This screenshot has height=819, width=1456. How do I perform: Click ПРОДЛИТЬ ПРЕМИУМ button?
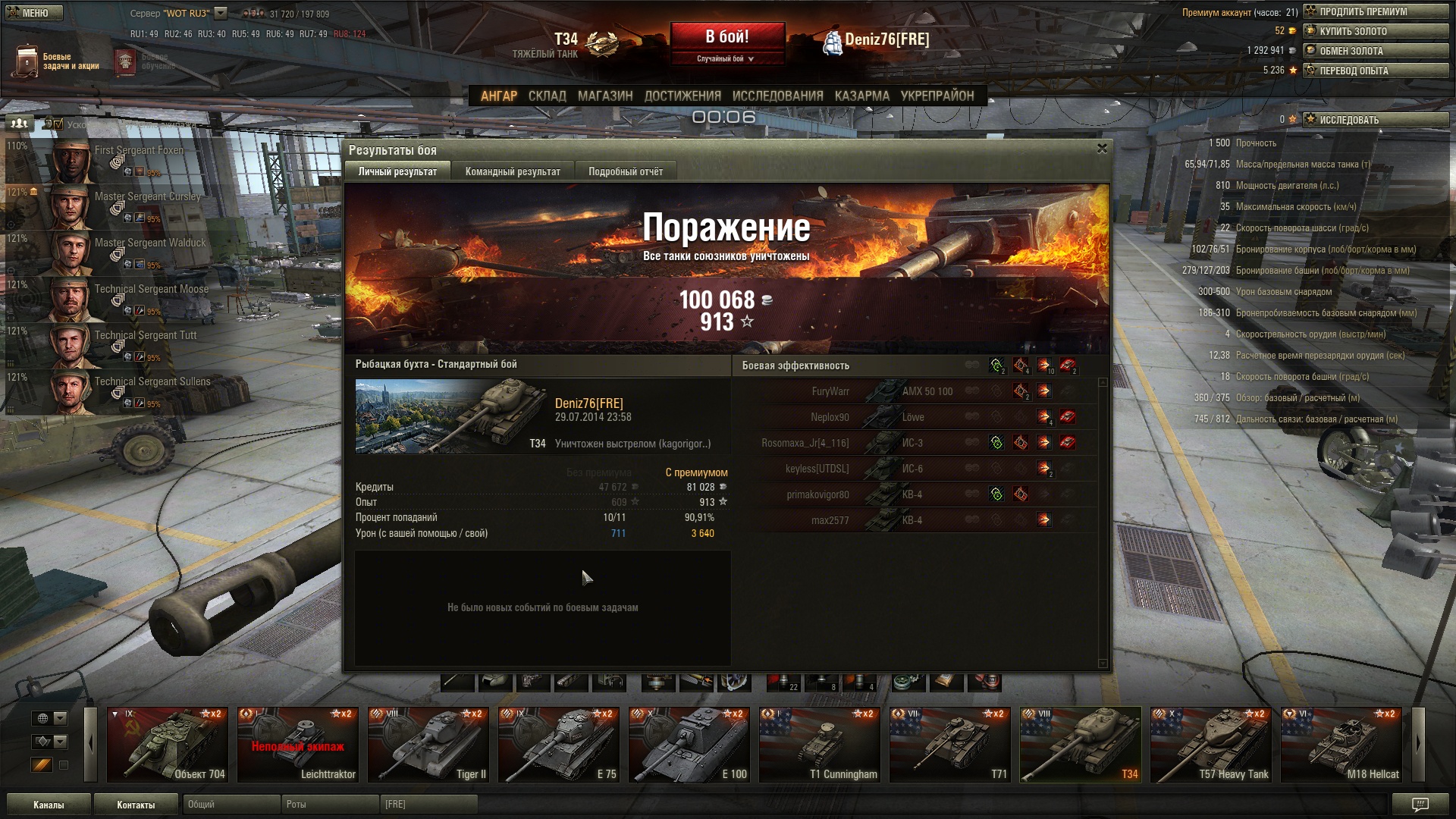click(x=1375, y=11)
